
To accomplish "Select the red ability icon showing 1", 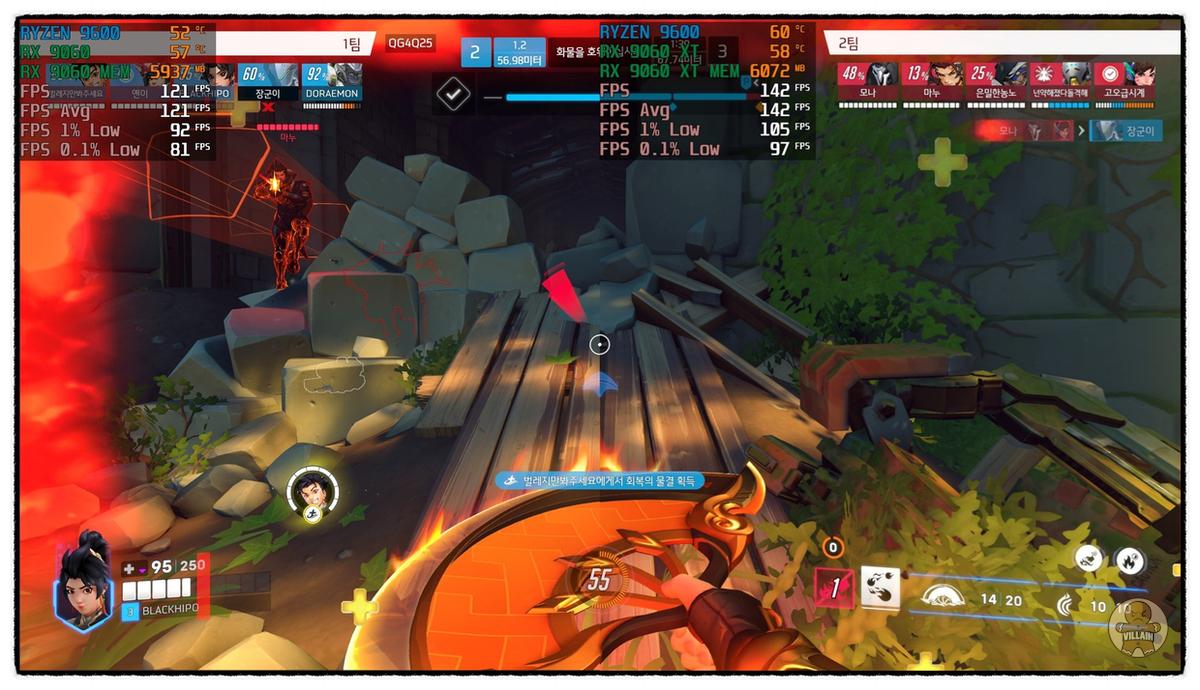I will click(834, 589).
